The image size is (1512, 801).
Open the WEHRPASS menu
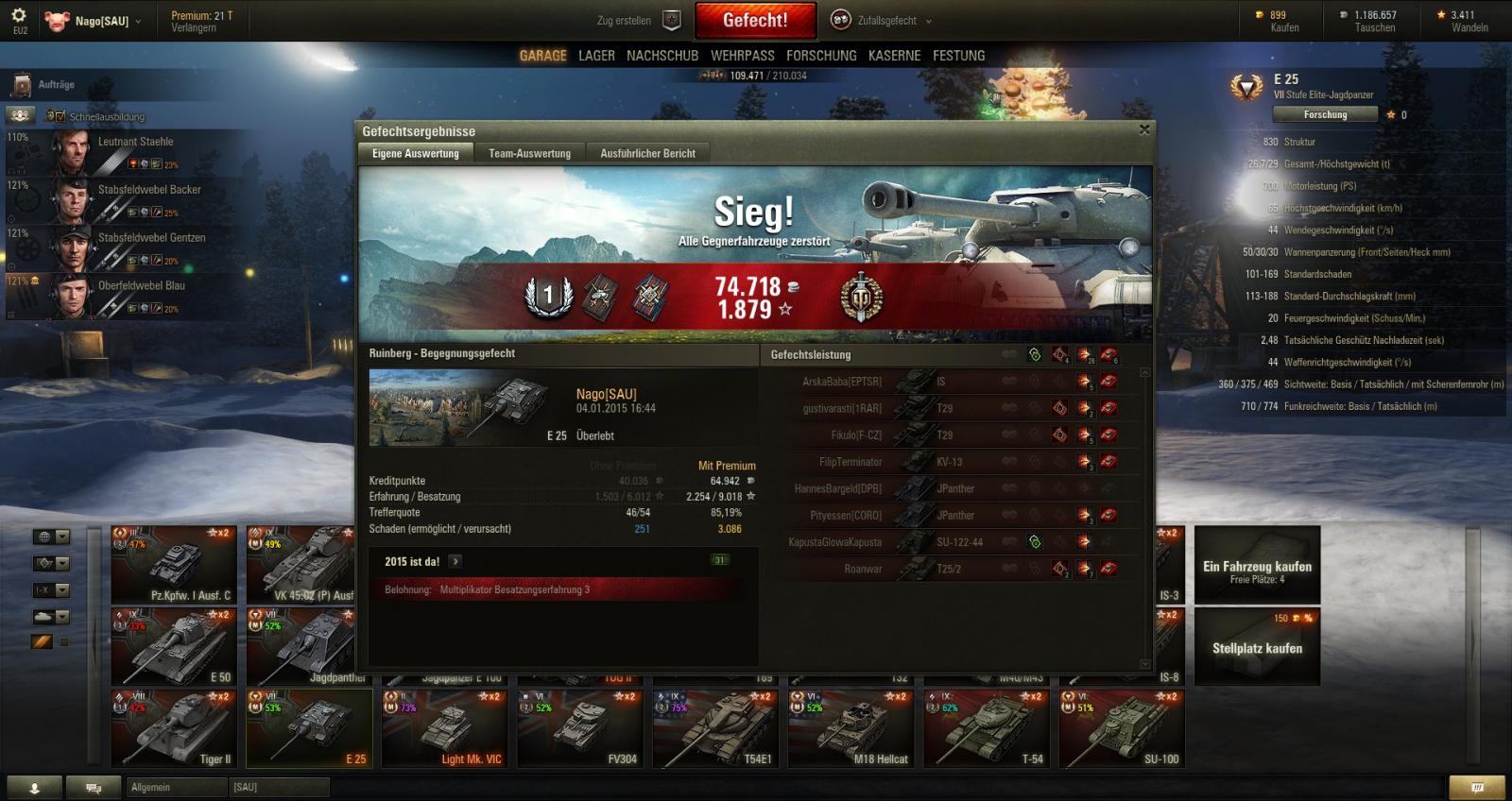[742, 56]
